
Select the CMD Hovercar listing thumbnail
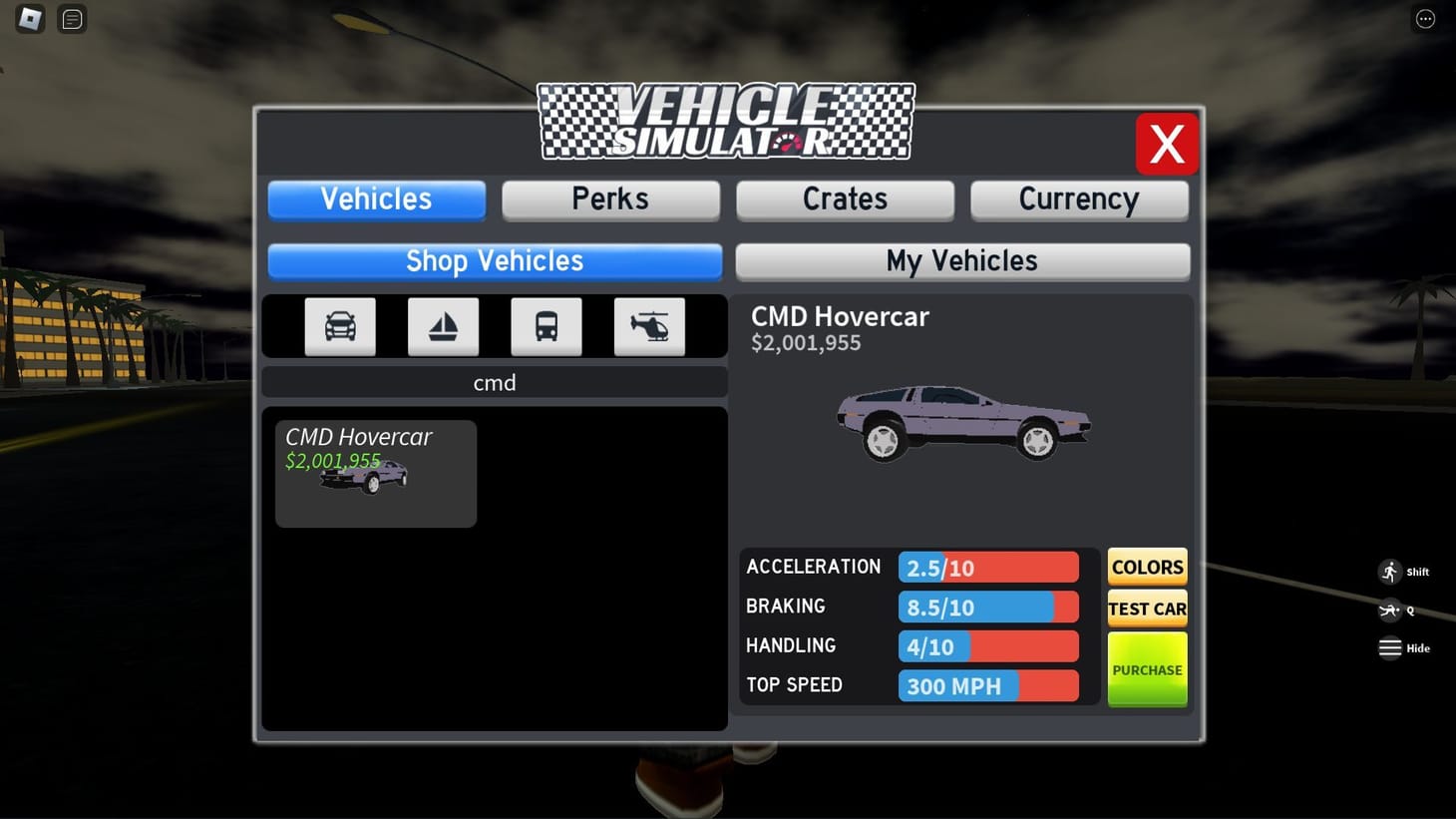pyautogui.click(x=375, y=474)
